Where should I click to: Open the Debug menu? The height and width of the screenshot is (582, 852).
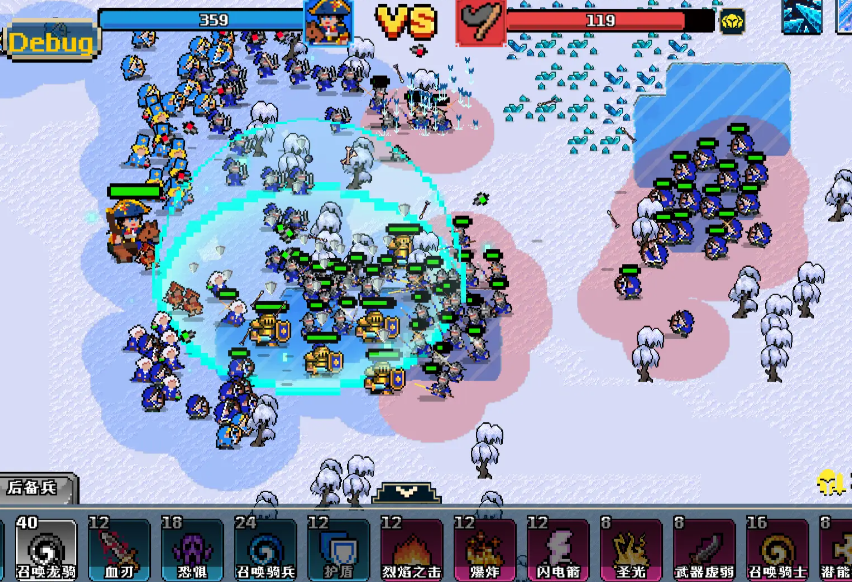[x=52, y=42]
